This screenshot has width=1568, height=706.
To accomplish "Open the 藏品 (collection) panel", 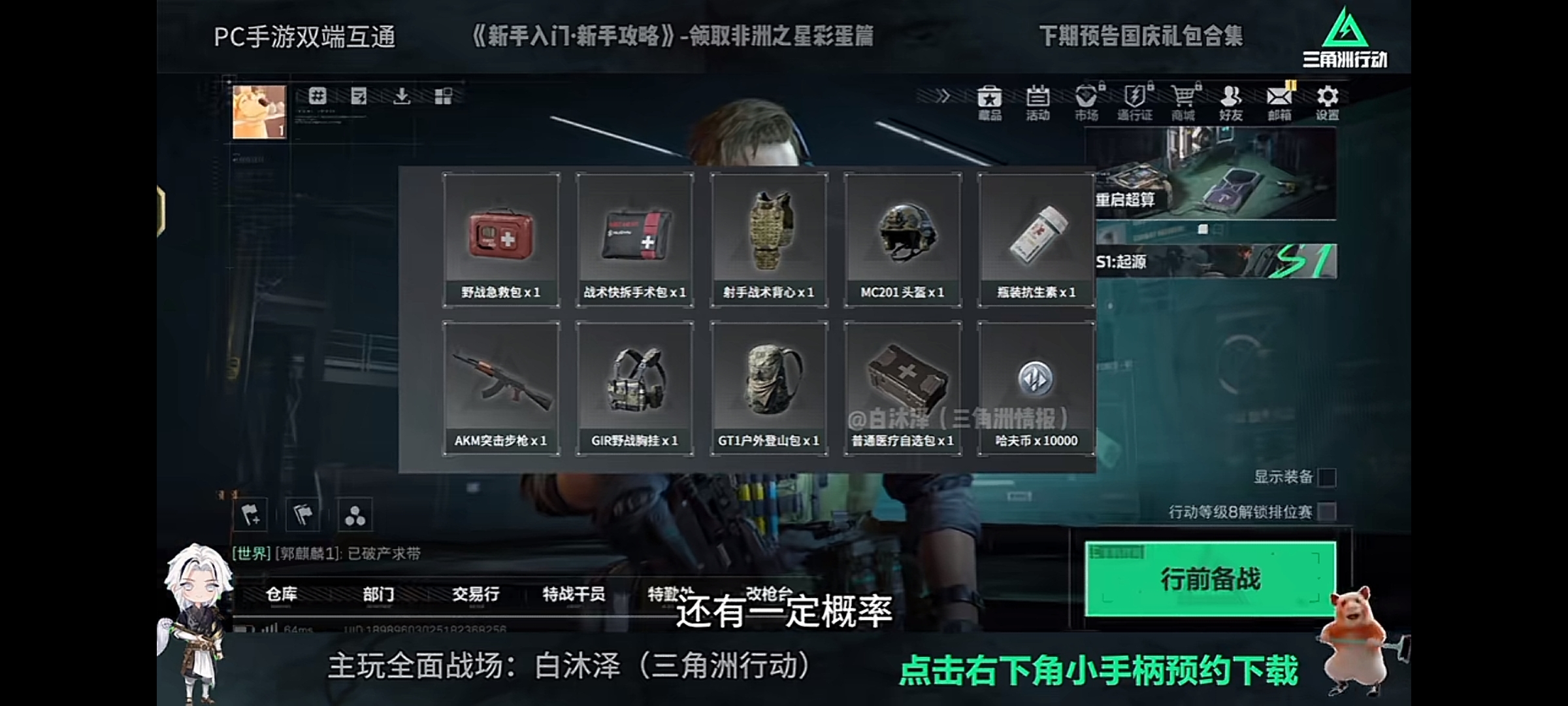I will tap(988, 101).
